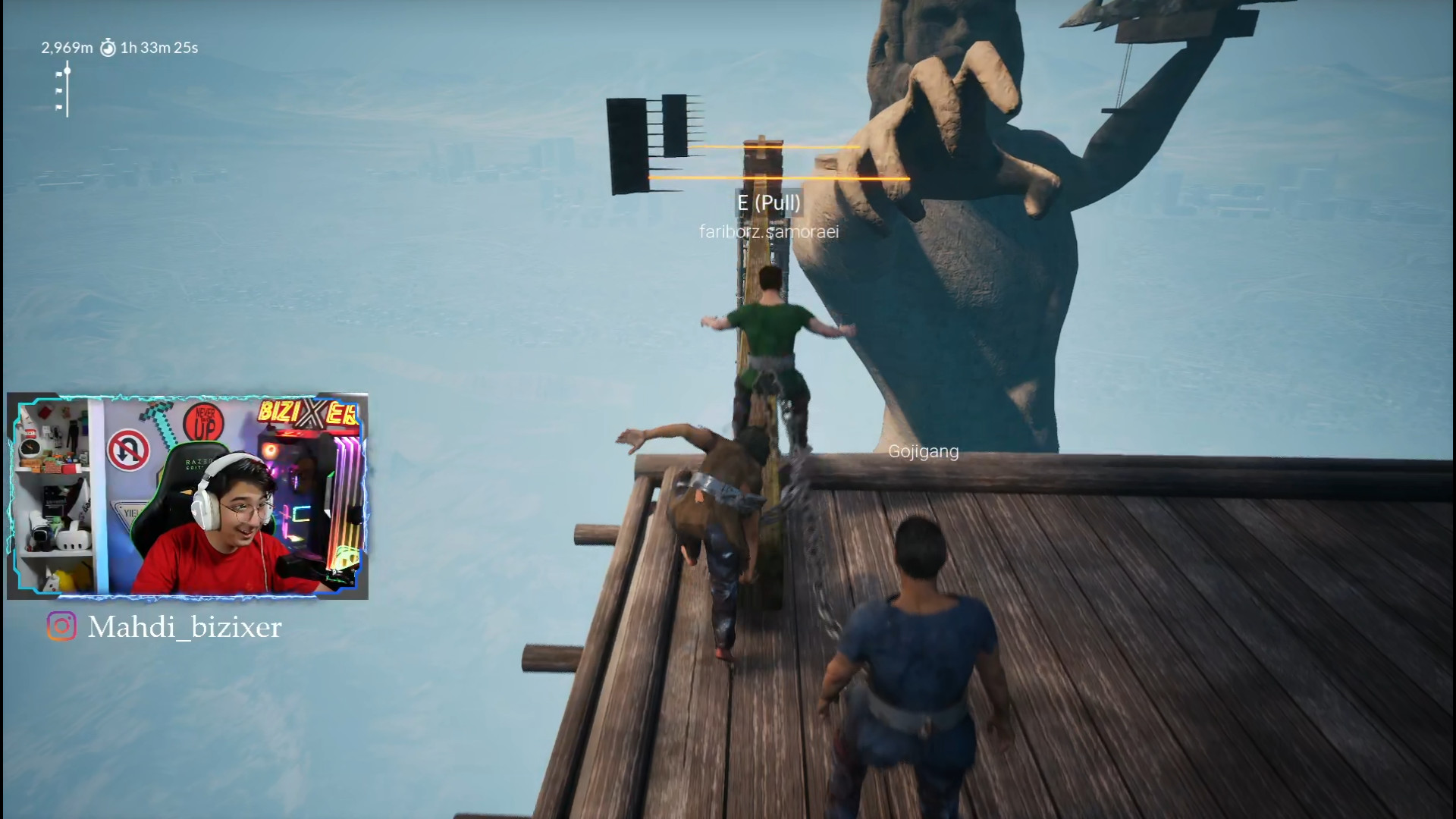Viewport: 1456px width, 819px height.
Task: Click the Instagram logo beside Mahdi_bizixer
Action: [x=61, y=626]
